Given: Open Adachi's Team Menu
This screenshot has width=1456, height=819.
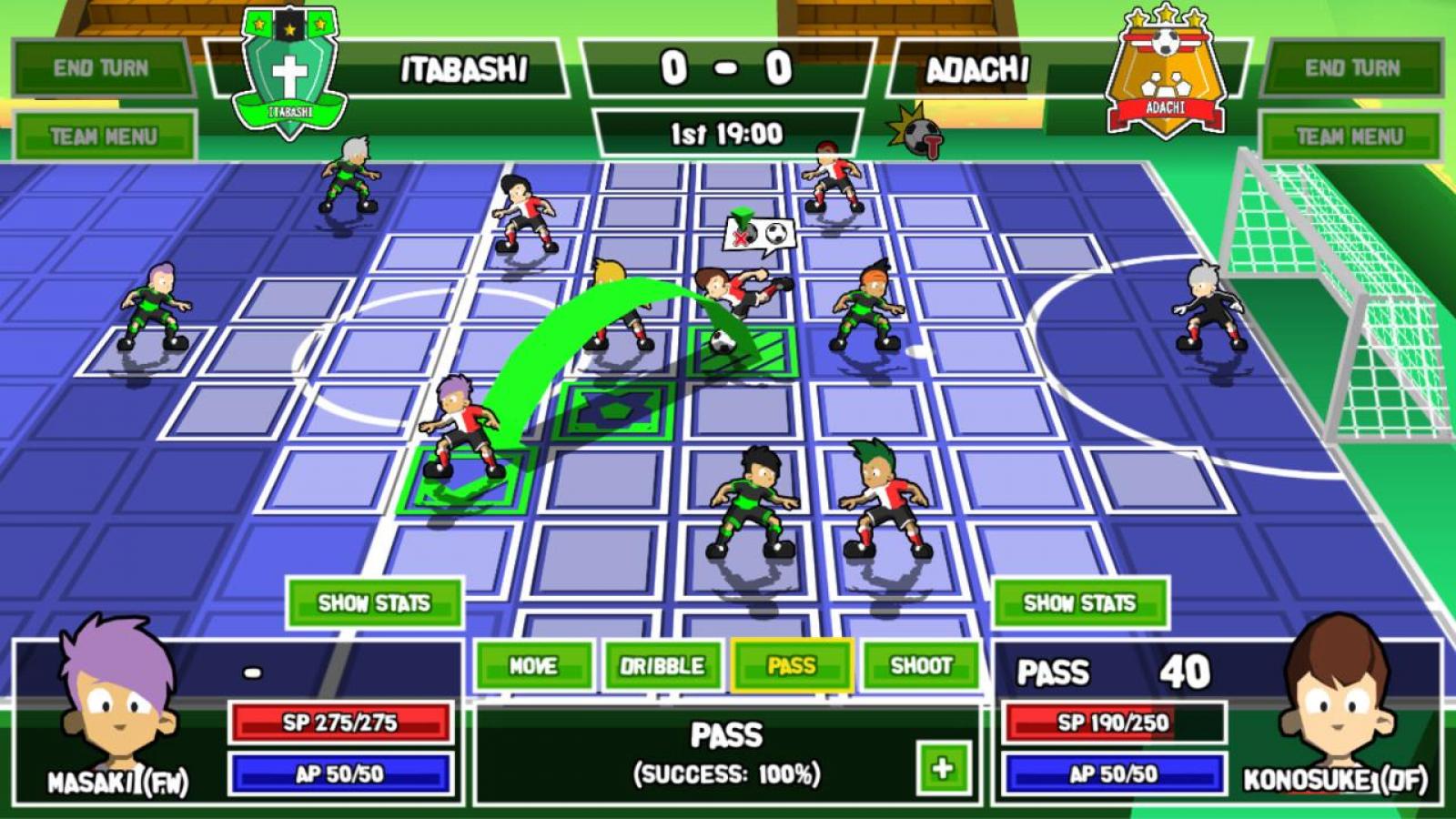Looking at the screenshot, I should click(x=1350, y=136).
